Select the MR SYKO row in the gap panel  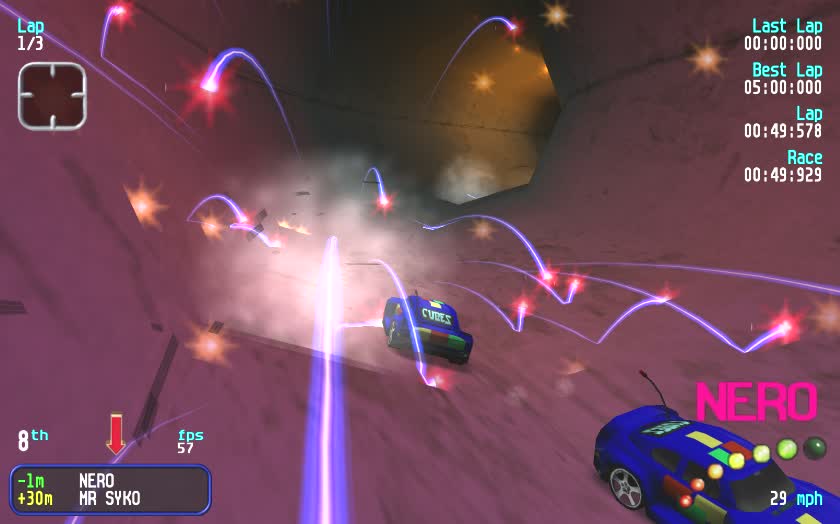[109, 498]
